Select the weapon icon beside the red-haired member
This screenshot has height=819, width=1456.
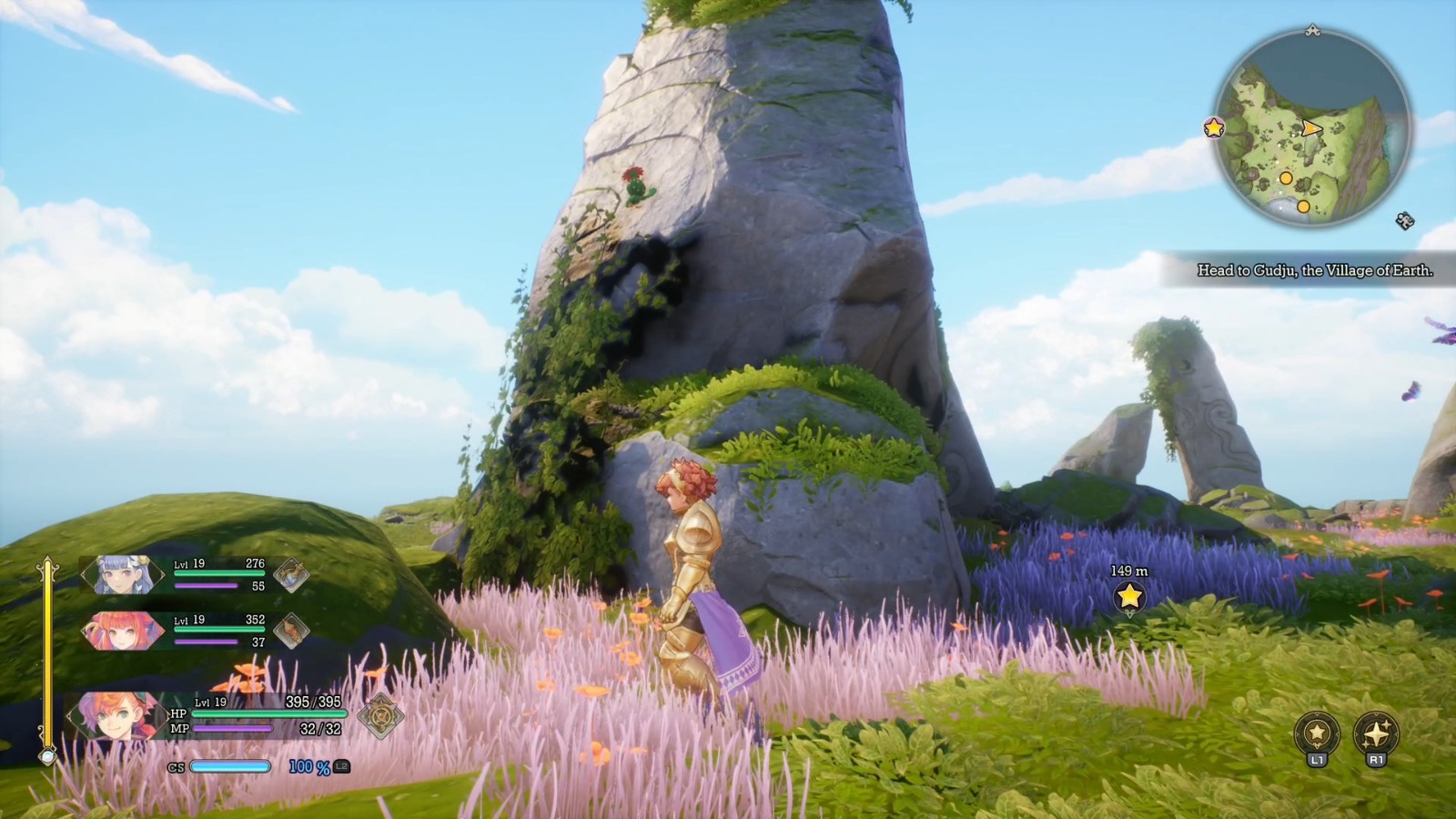click(x=291, y=631)
